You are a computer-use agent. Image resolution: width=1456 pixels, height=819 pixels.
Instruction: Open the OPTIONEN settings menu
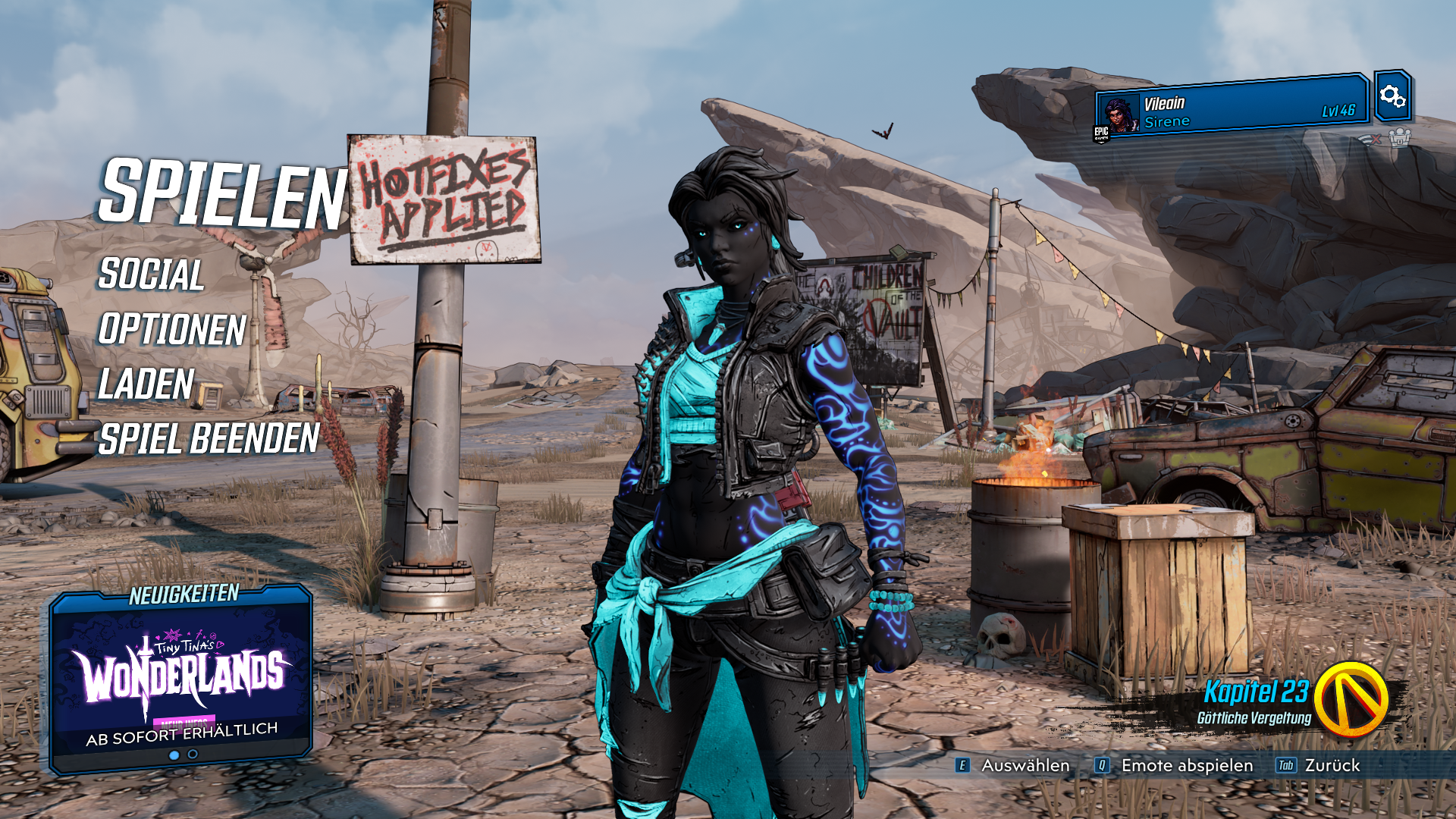coord(172,330)
